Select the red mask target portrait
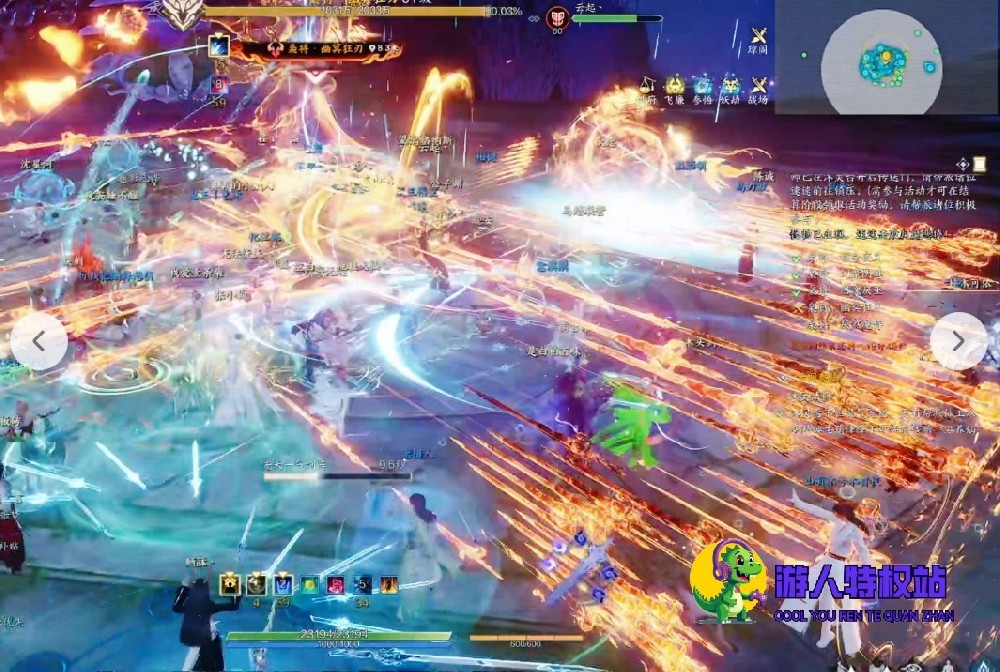The height and width of the screenshot is (672, 1000). pos(558,18)
